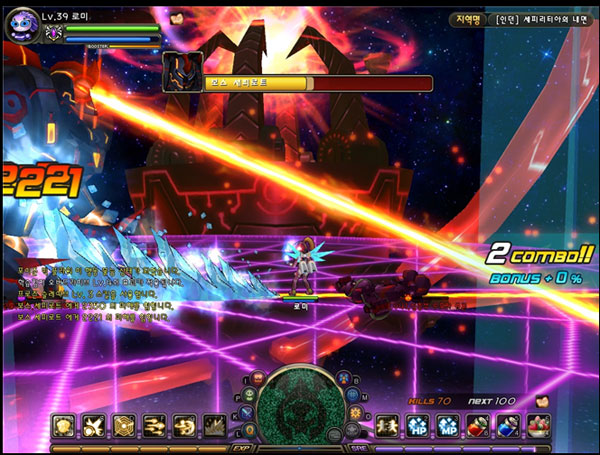This screenshot has width=600, height=455.
Task: Click the player character portrait
Action: 22,26
